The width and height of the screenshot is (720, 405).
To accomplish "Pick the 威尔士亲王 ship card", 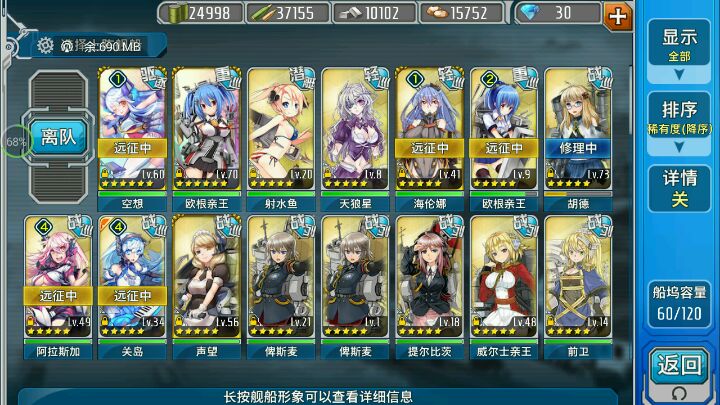I will 505,278.
